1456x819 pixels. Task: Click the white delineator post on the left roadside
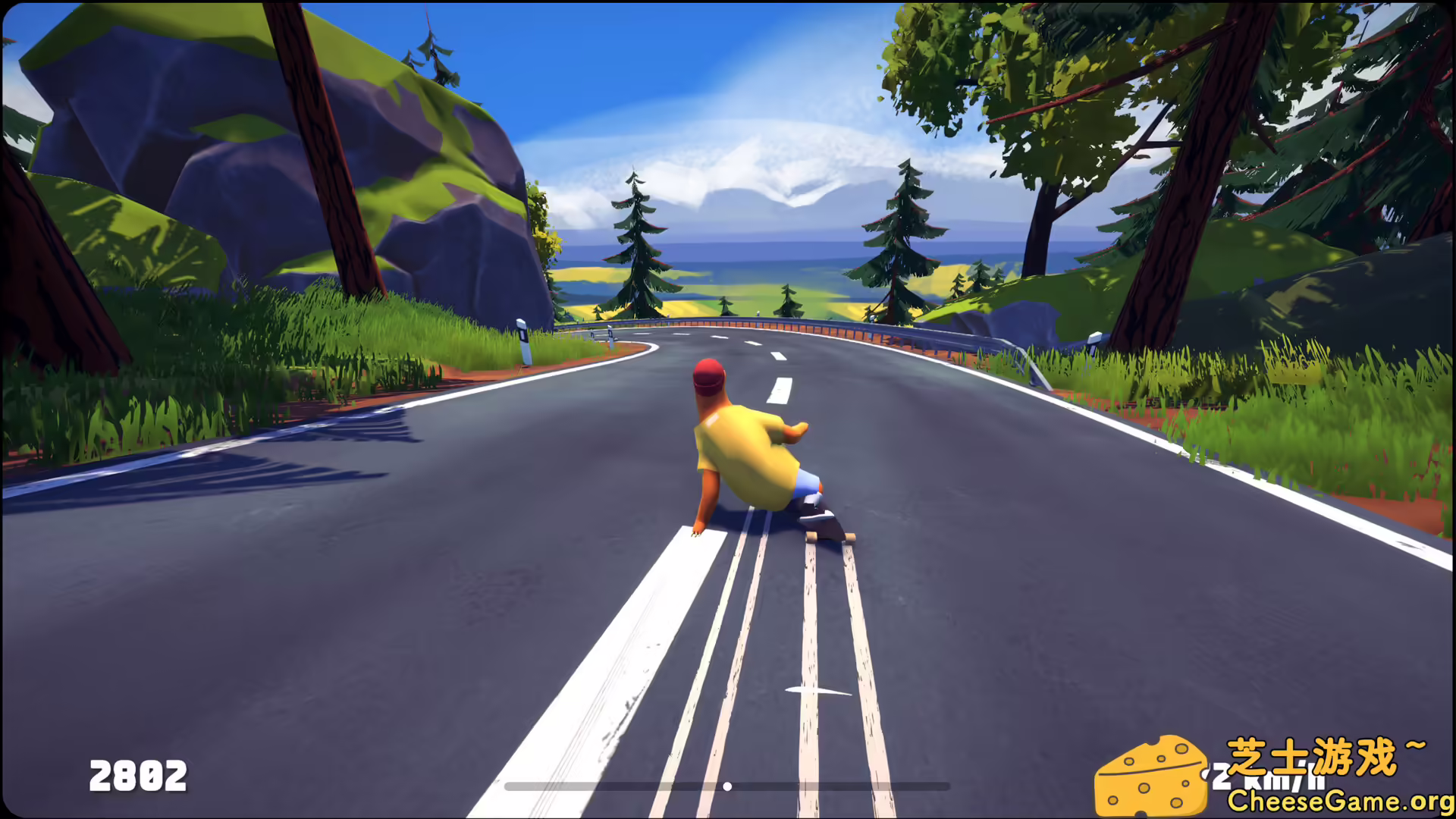click(x=522, y=341)
